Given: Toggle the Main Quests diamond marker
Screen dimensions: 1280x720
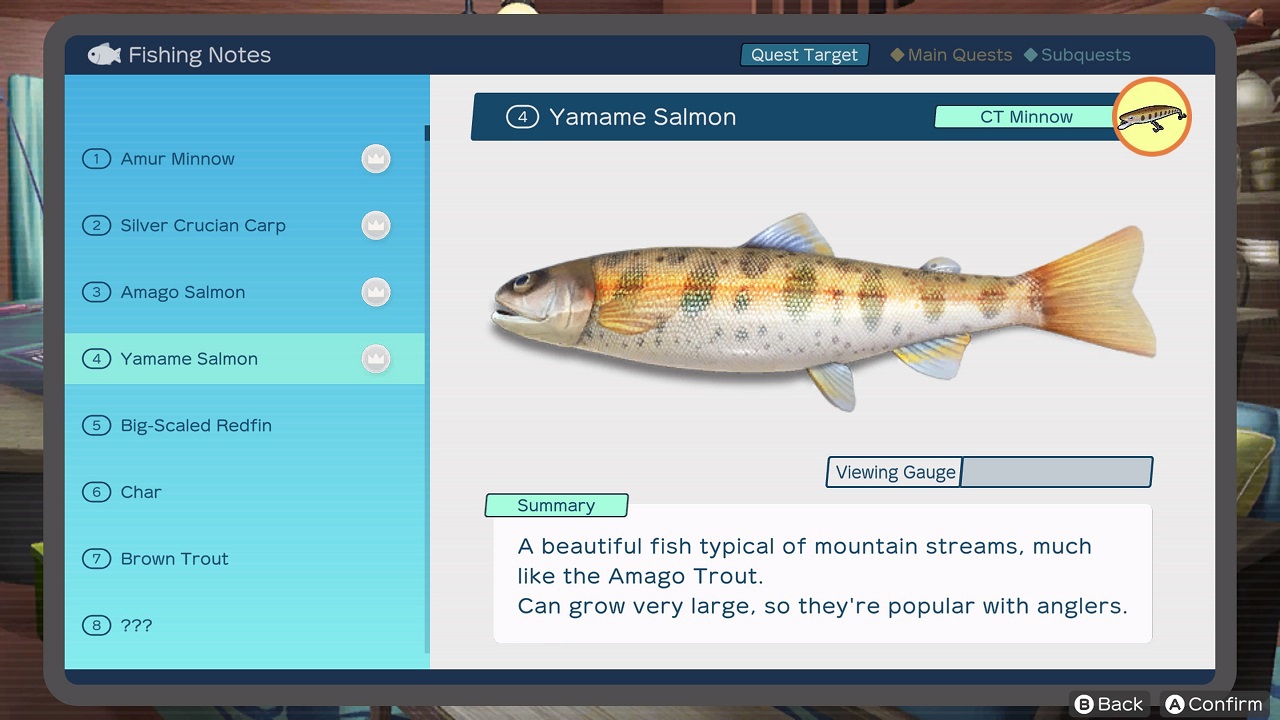Looking at the screenshot, I should 897,55.
